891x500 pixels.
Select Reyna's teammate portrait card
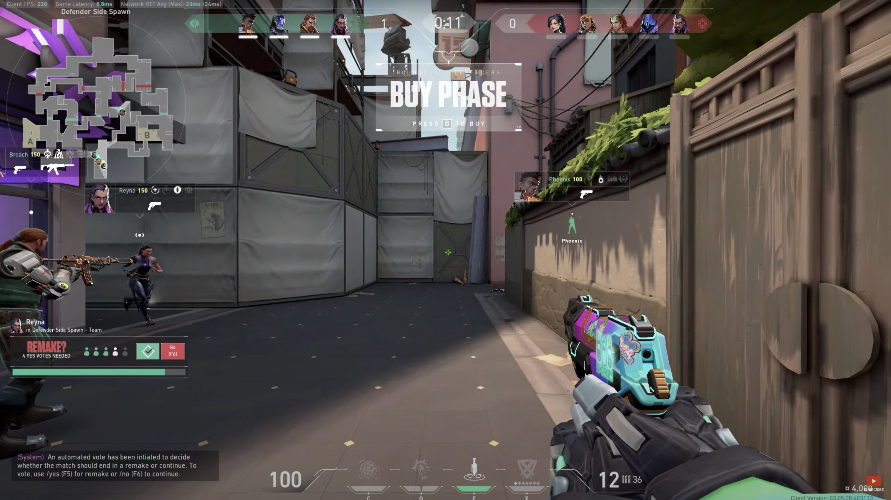pos(101,198)
